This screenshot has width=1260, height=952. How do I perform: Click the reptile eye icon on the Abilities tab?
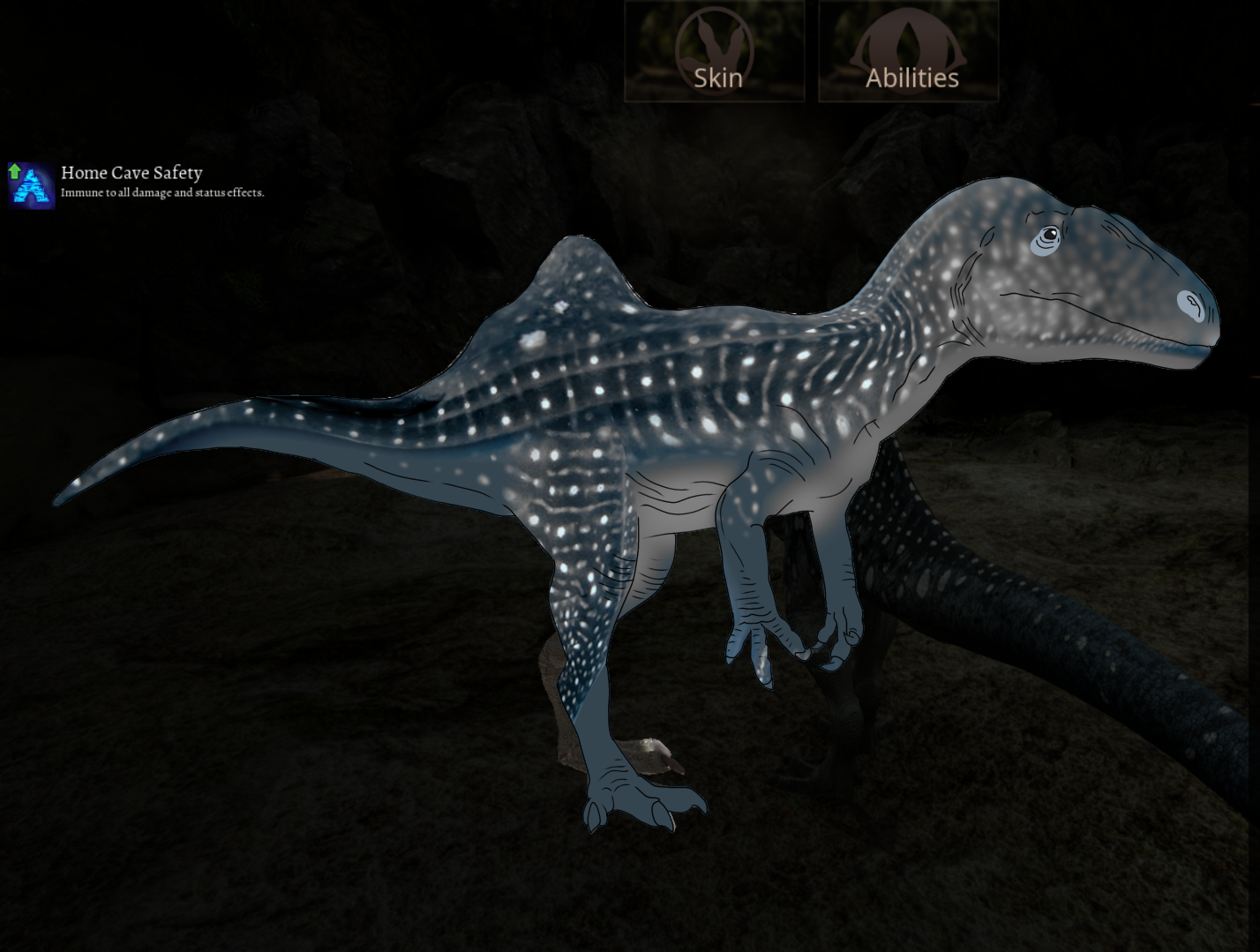pos(908,44)
